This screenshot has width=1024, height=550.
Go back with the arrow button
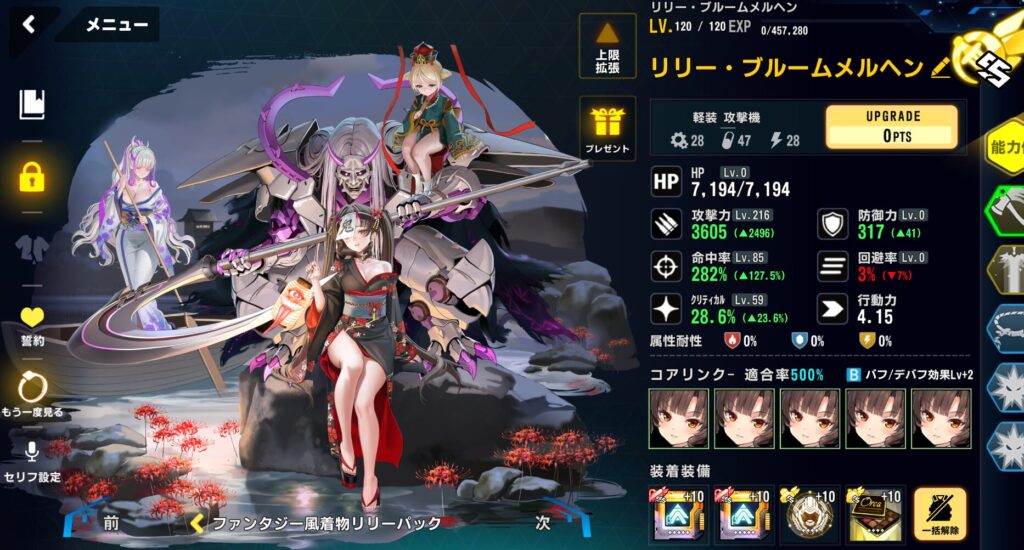[x=29, y=25]
